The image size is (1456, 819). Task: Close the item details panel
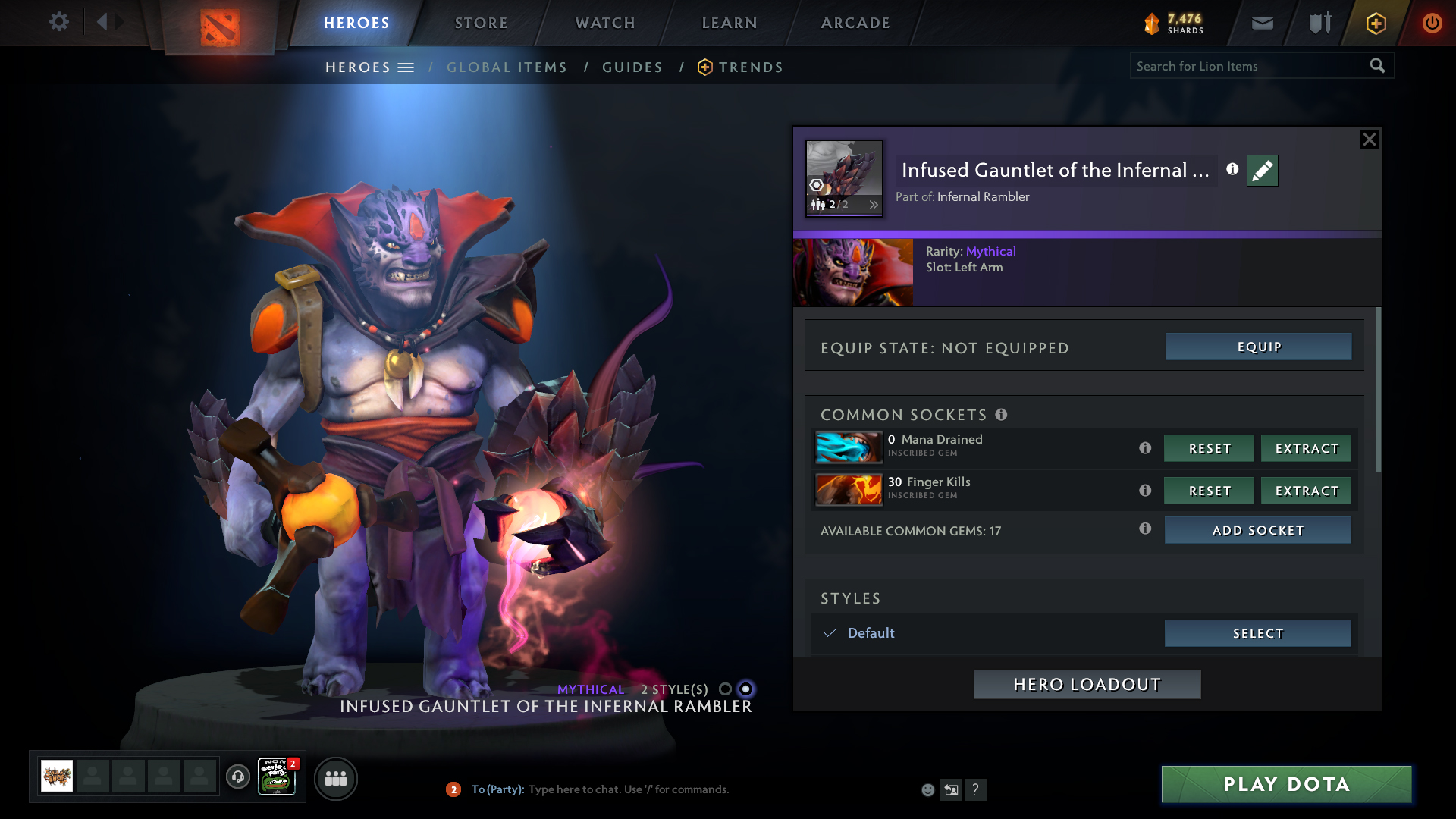click(1369, 140)
